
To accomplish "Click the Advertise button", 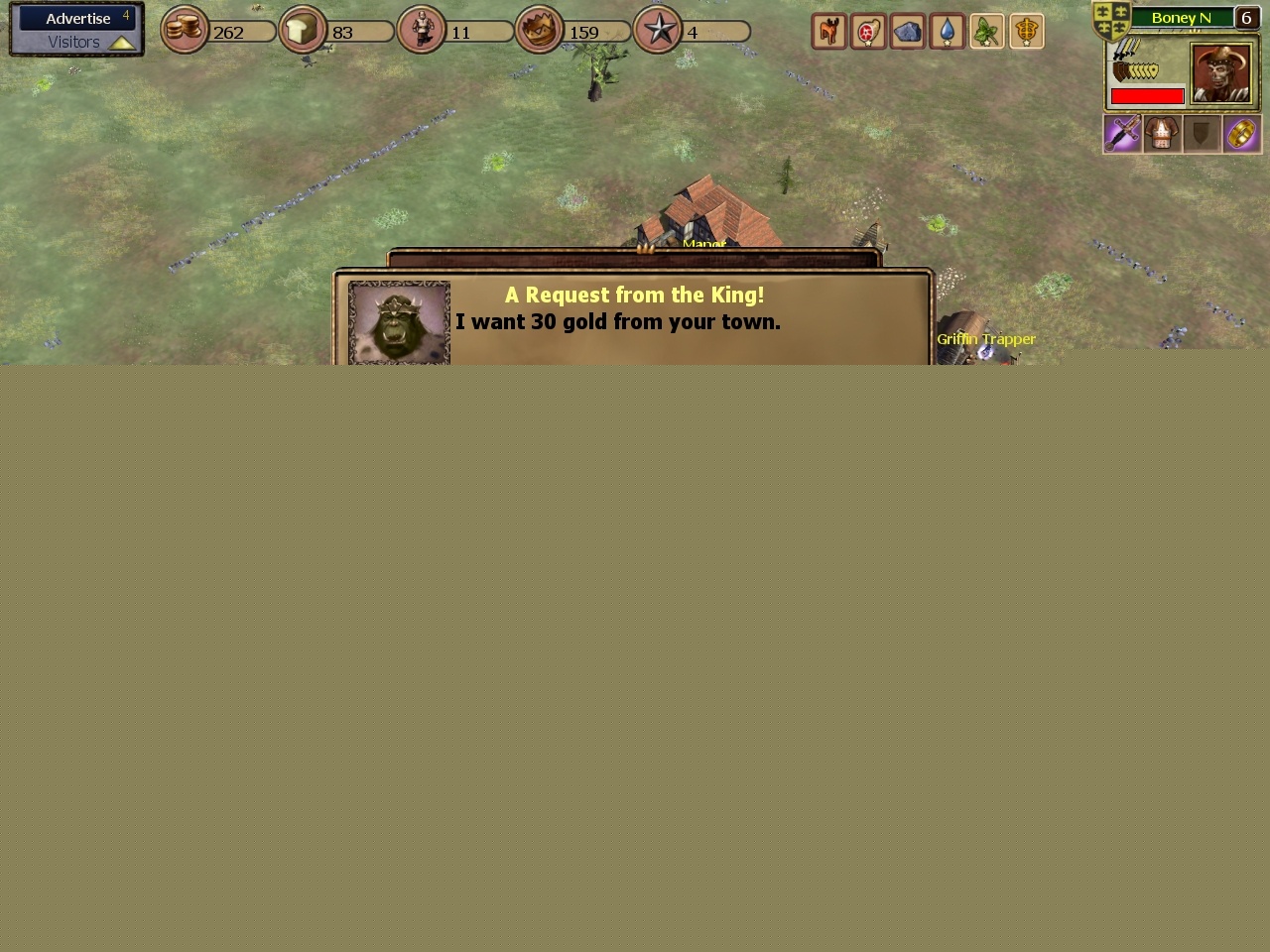I will pyautogui.click(x=78, y=18).
